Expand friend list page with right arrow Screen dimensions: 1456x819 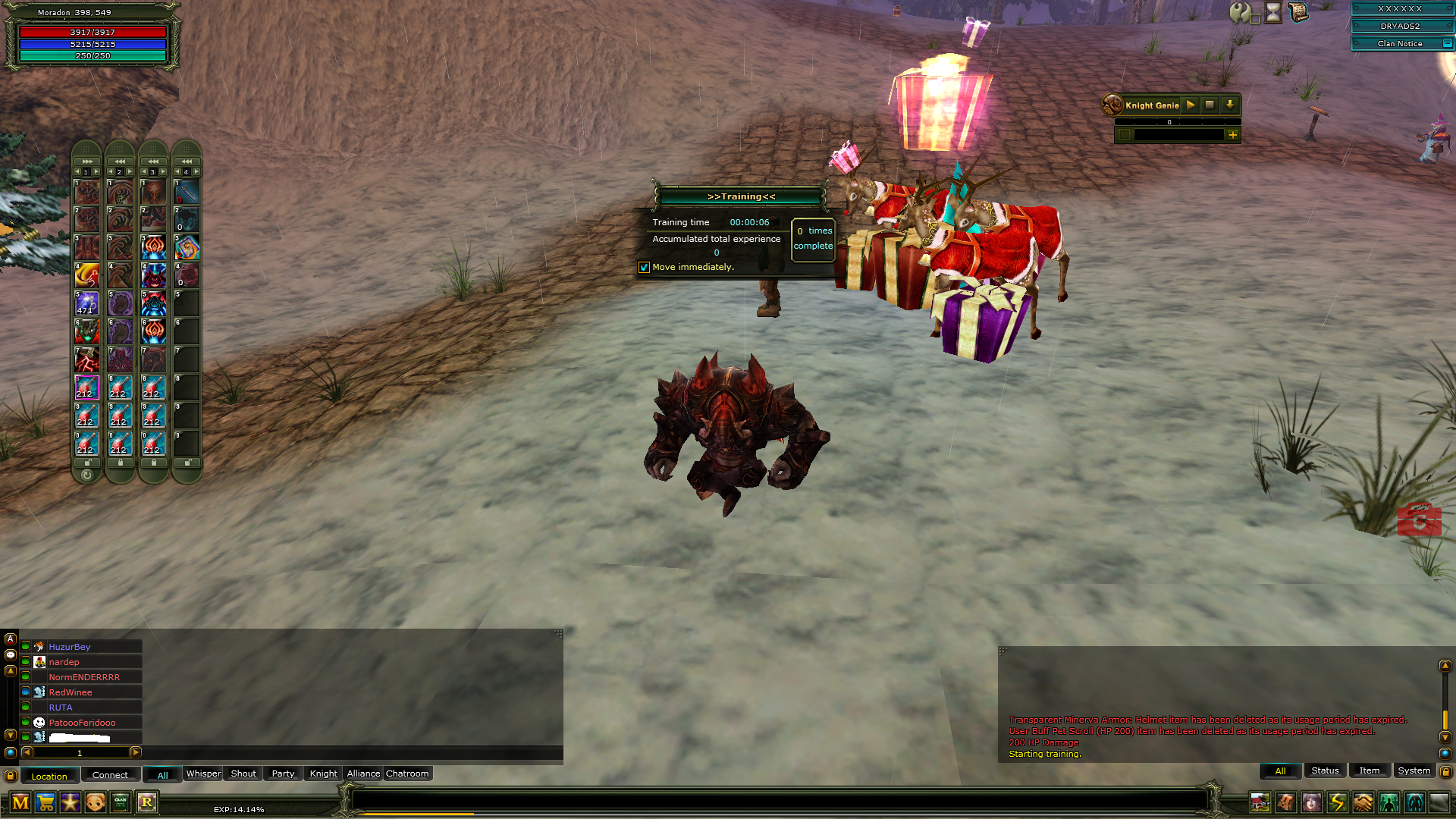pyautogui.click(x=136, y=752)
